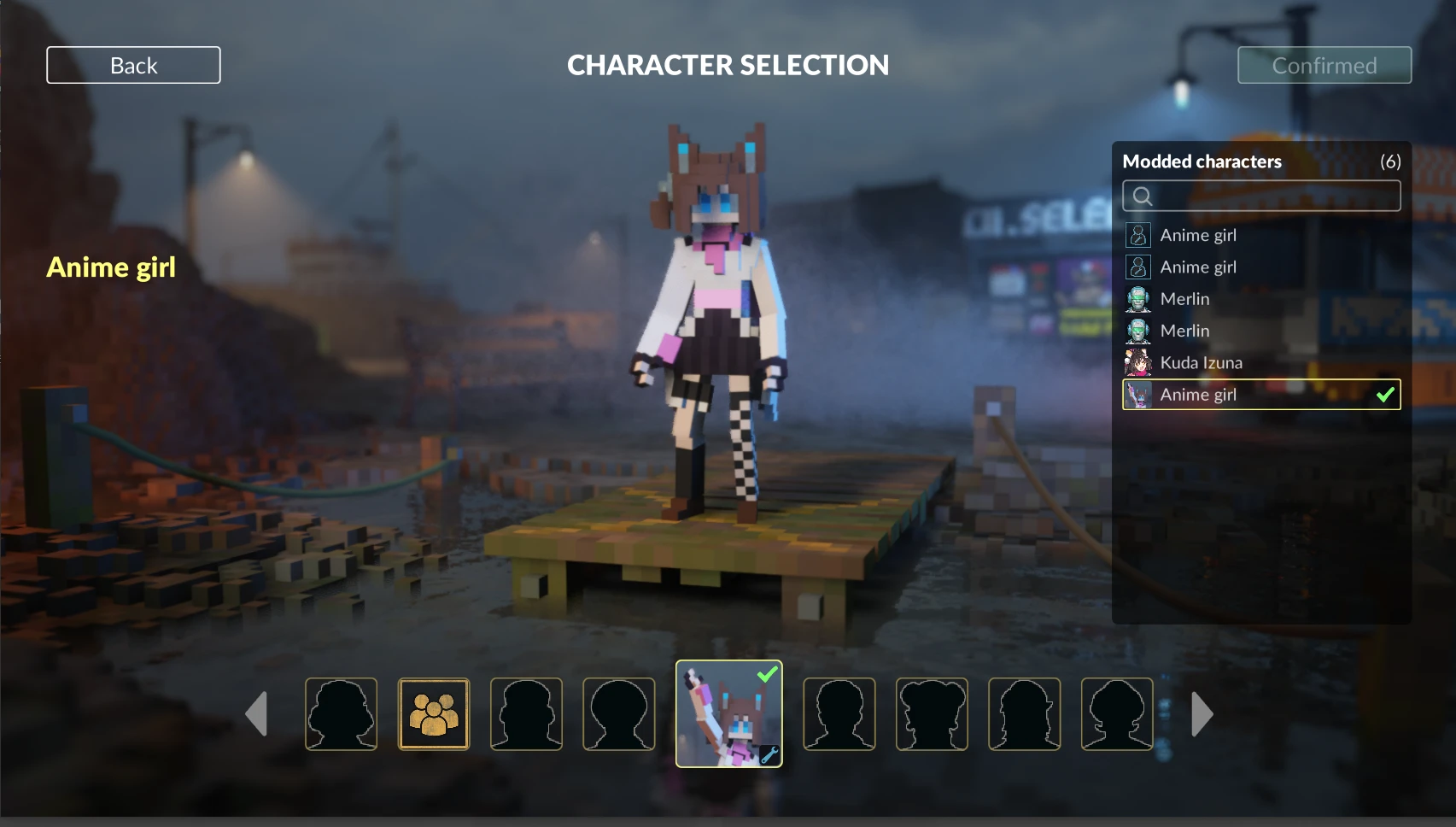
Task: Select the last empty character slot on the right
Action: click(1117, 714)
